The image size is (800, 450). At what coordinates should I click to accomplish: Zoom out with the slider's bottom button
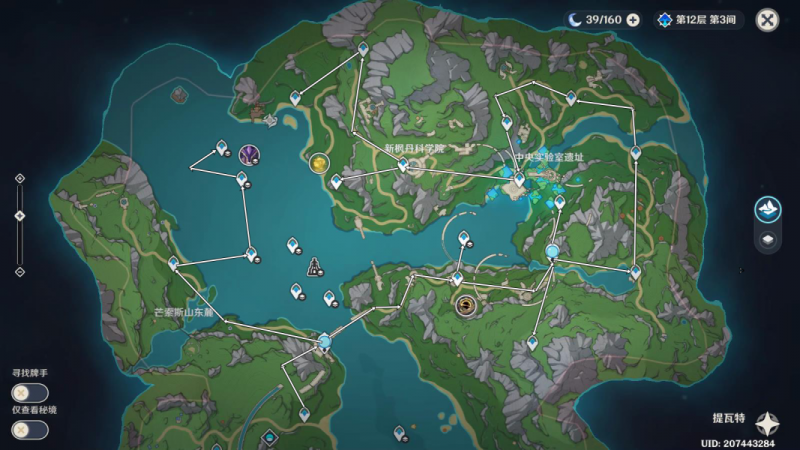pos(19,271)
